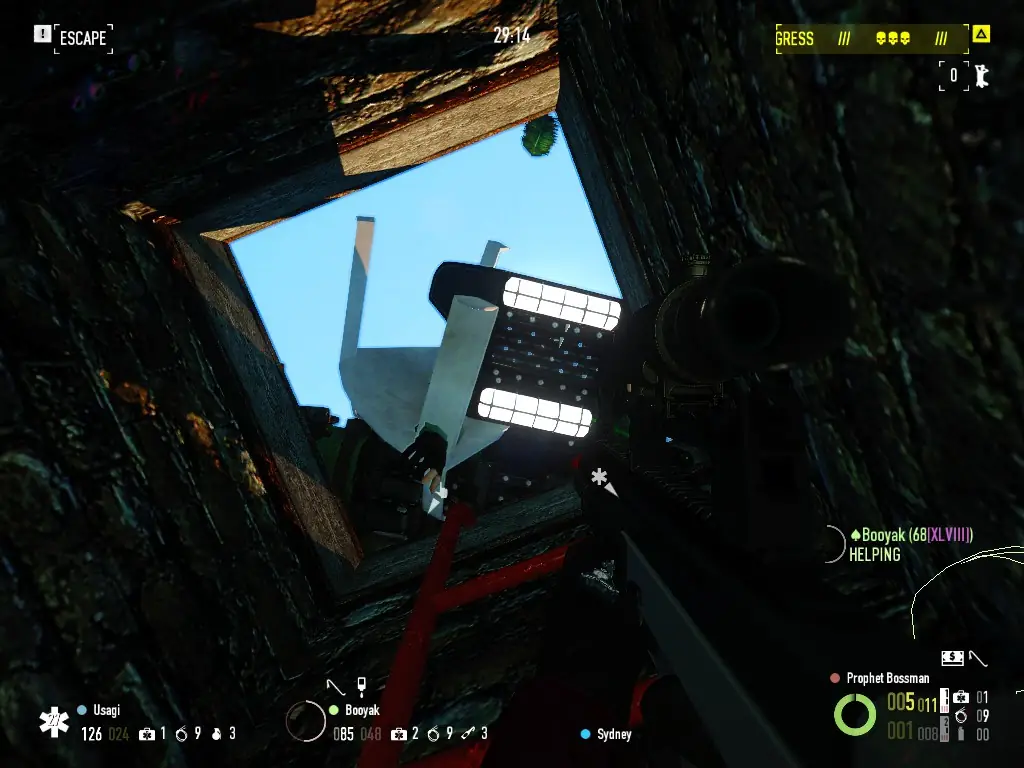The height and width of the screenshot is (768, 1024).
Task: Click Booyak's circular health ring
Action: (x=305, y=721)
